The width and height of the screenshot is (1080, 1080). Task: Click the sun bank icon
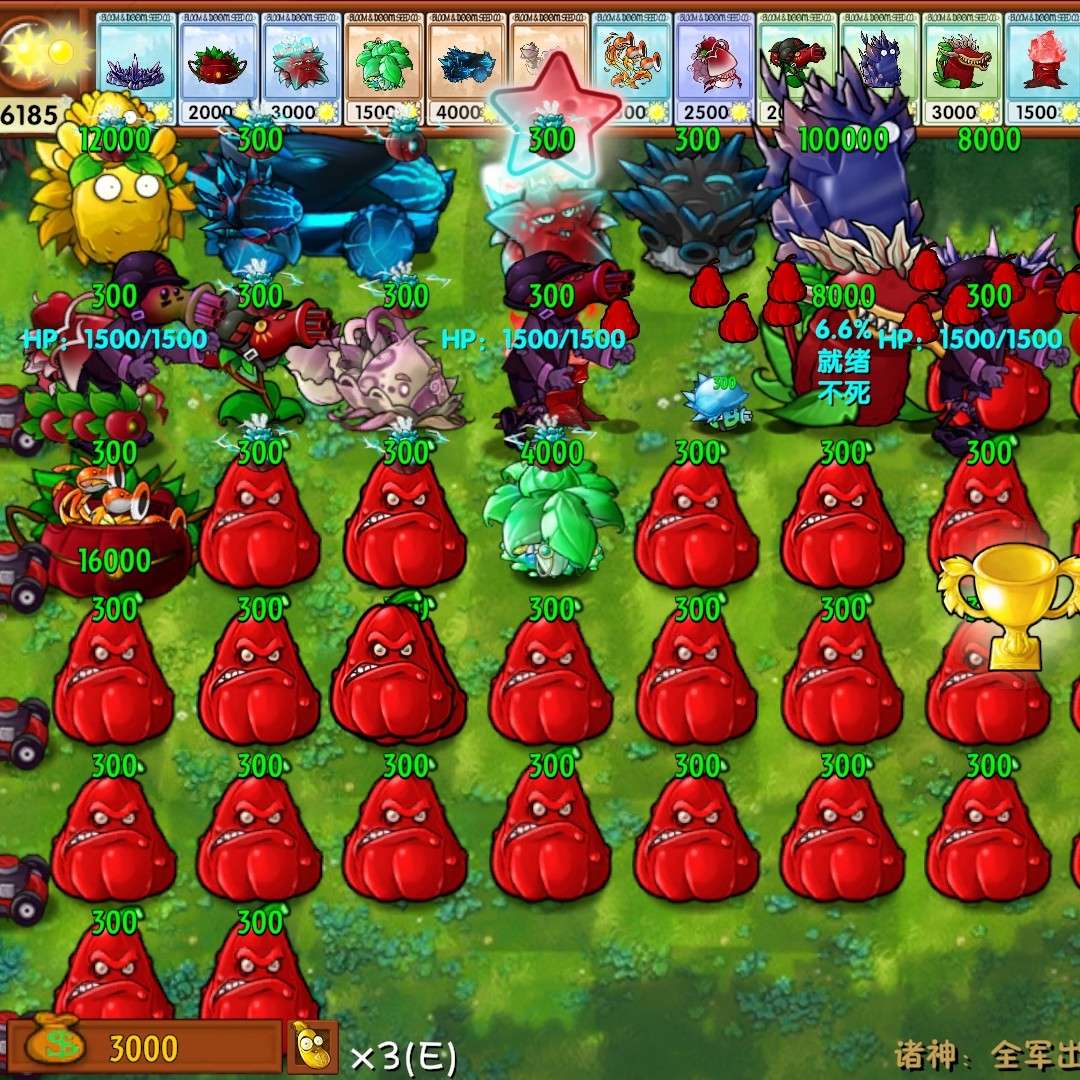pos(40,50)
